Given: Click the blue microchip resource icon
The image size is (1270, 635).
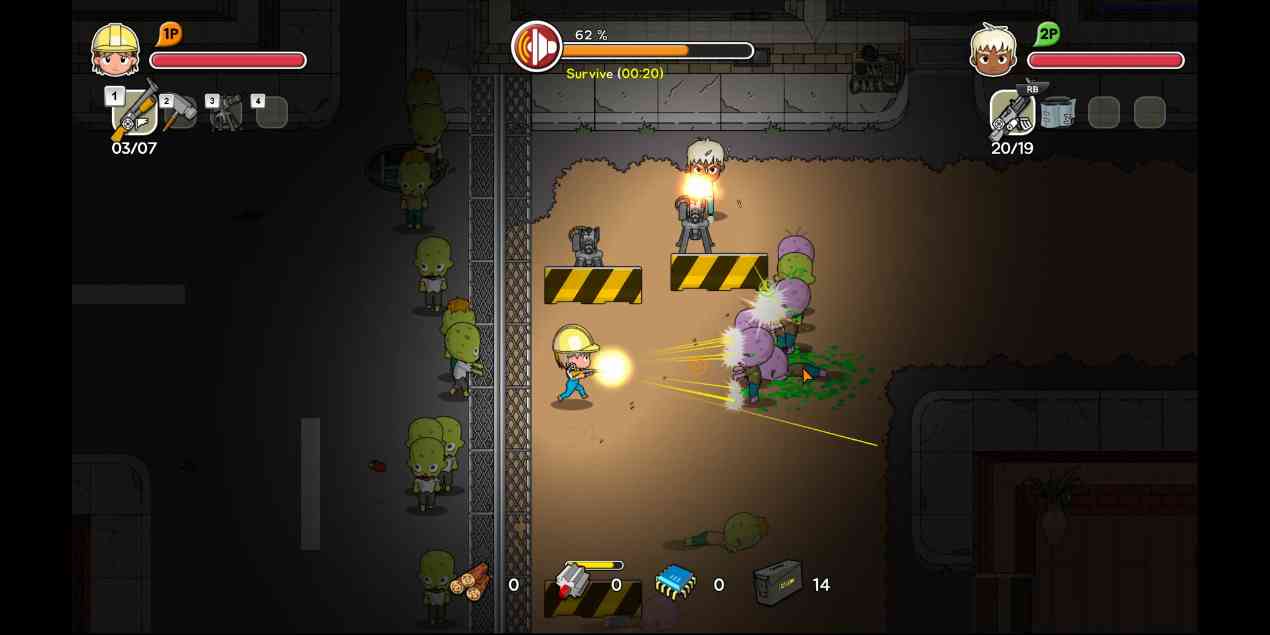Looking at the screenshot, I should point(675,582).
